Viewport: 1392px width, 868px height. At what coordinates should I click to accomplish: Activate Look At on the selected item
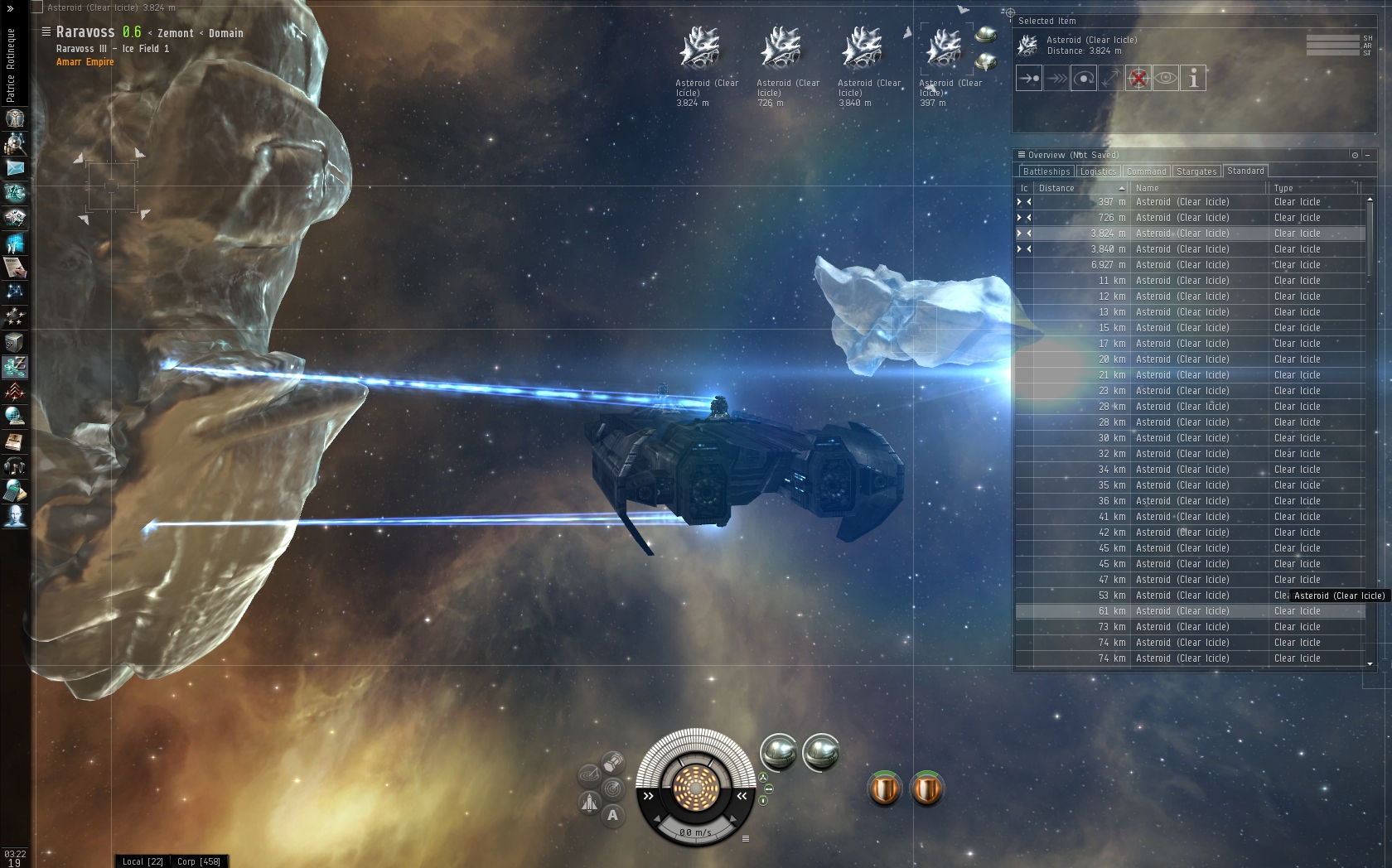(1166, 79)
